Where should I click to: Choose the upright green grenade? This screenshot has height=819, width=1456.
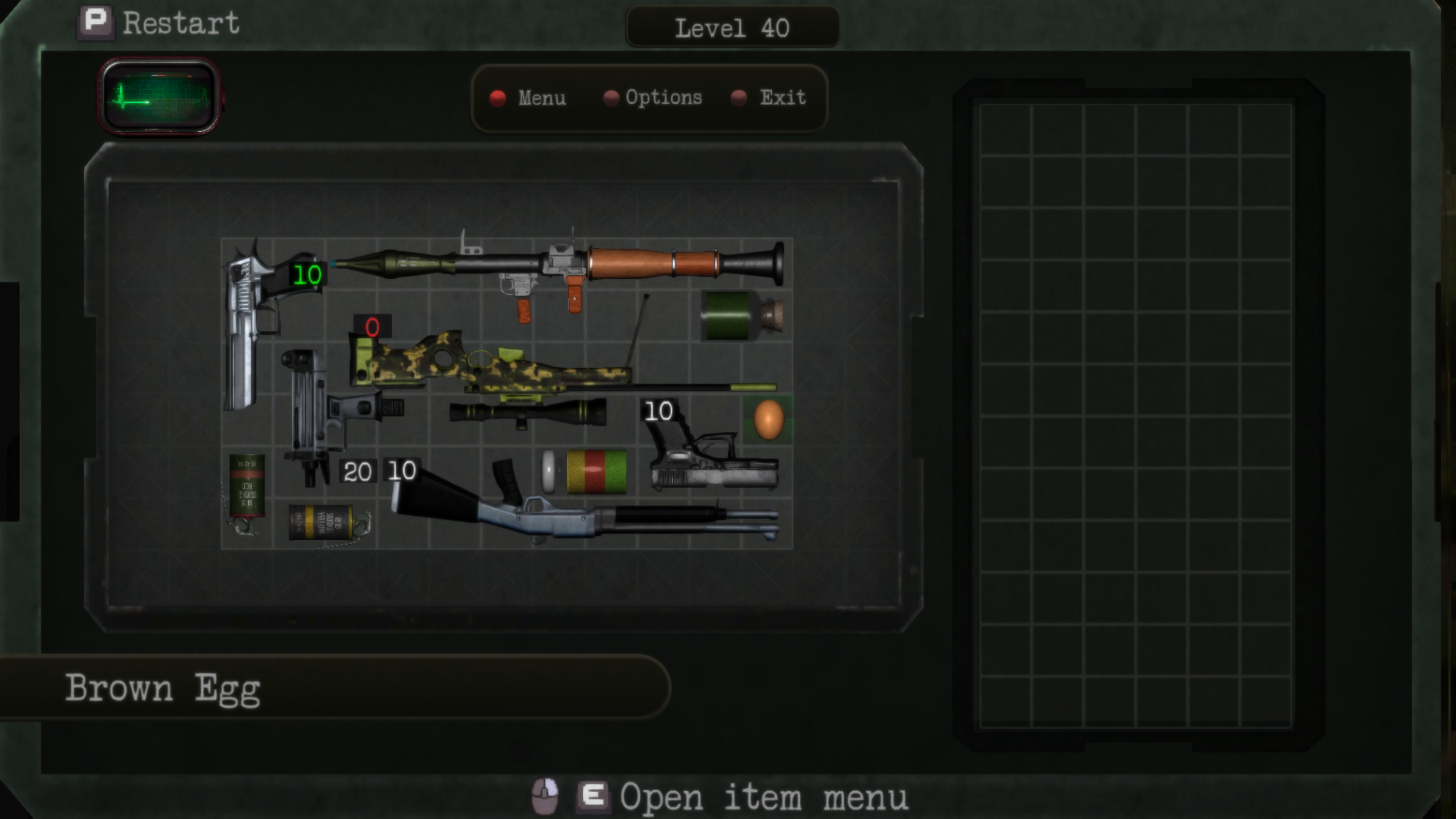(x=246, y=489)
